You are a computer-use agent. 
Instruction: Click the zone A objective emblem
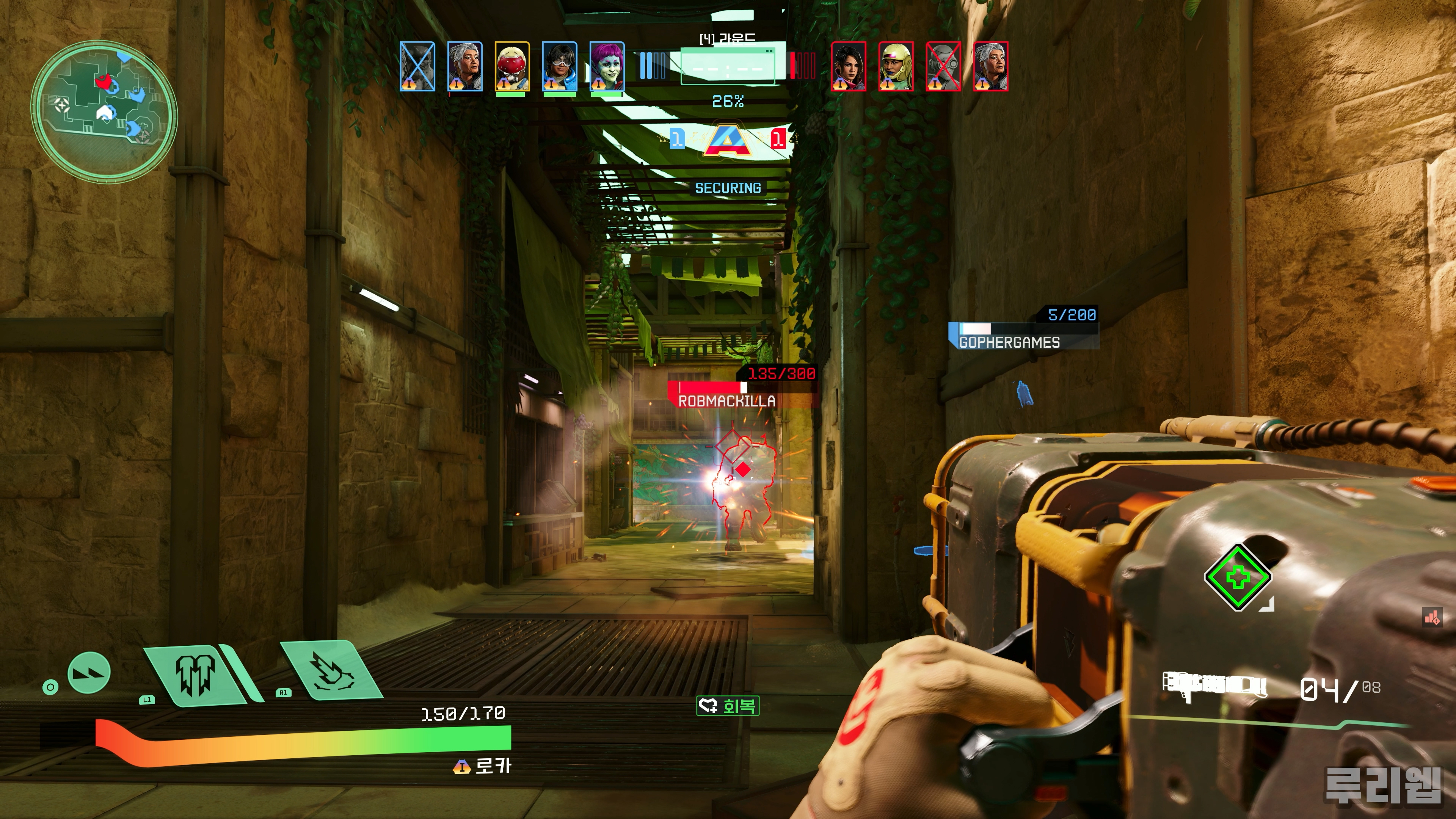click(x=728, y=141)
